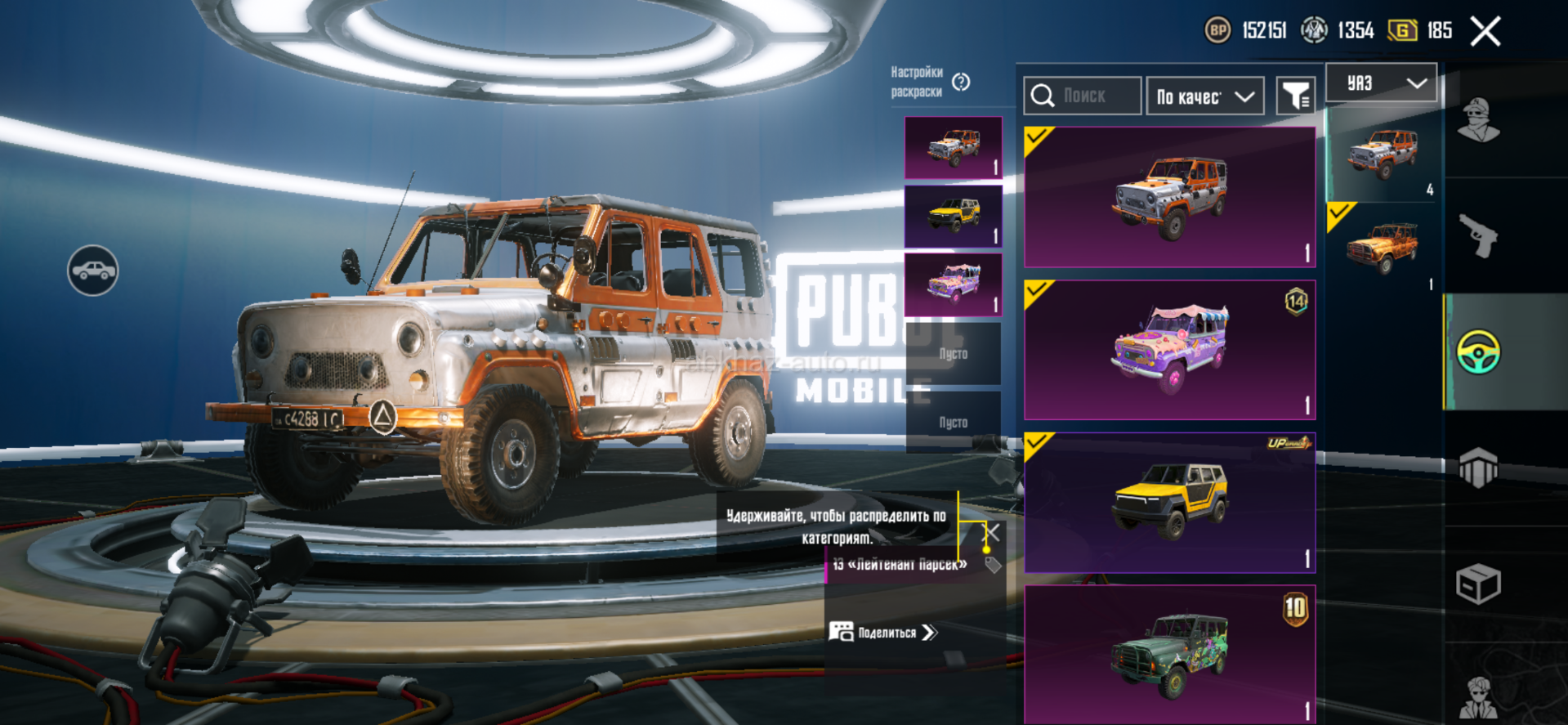Open the crate box tab
This screenshot has height=725, width=1568.
tap(1478, 584)
